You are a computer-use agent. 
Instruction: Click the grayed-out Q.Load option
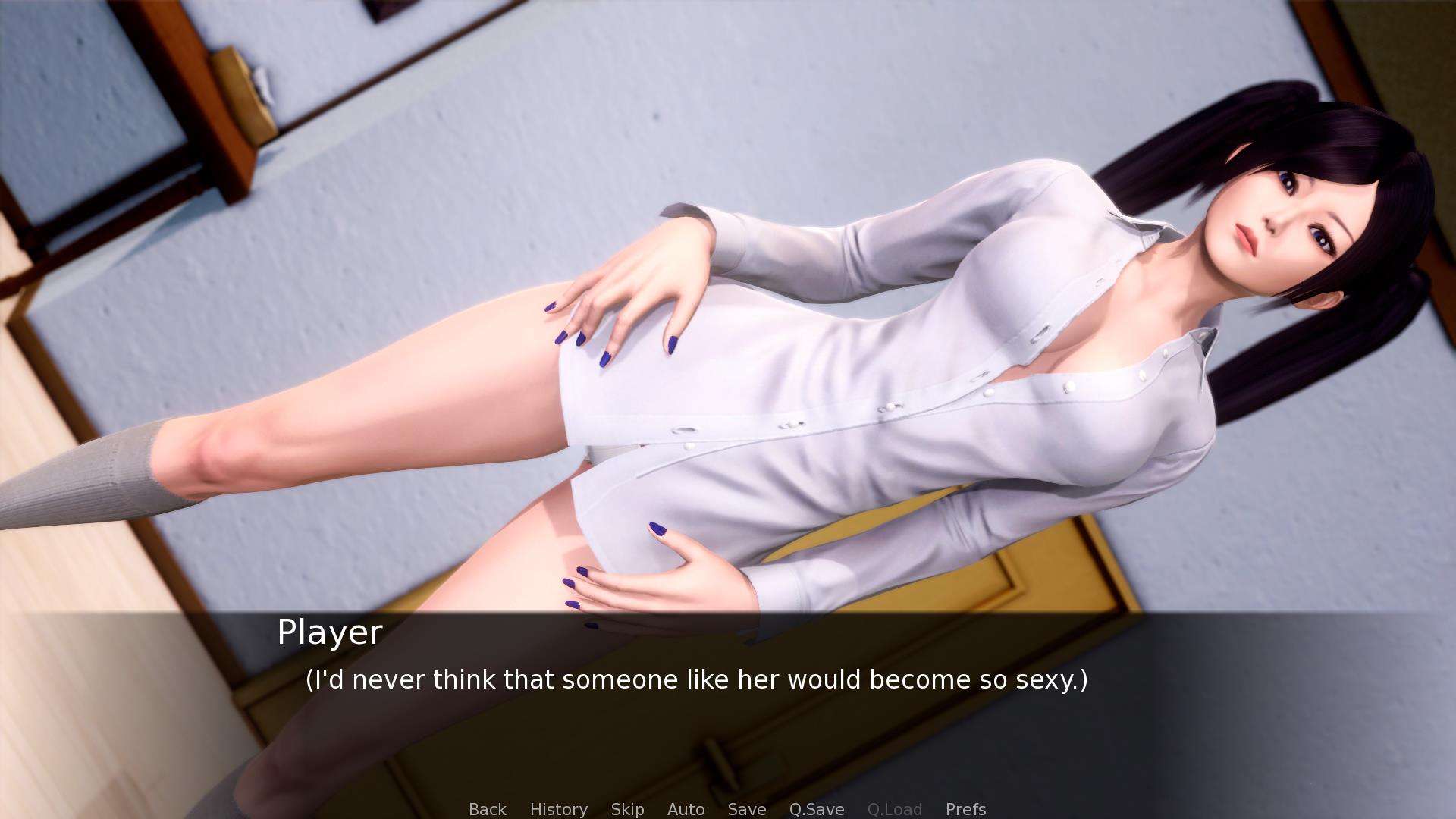coord(895,809)
